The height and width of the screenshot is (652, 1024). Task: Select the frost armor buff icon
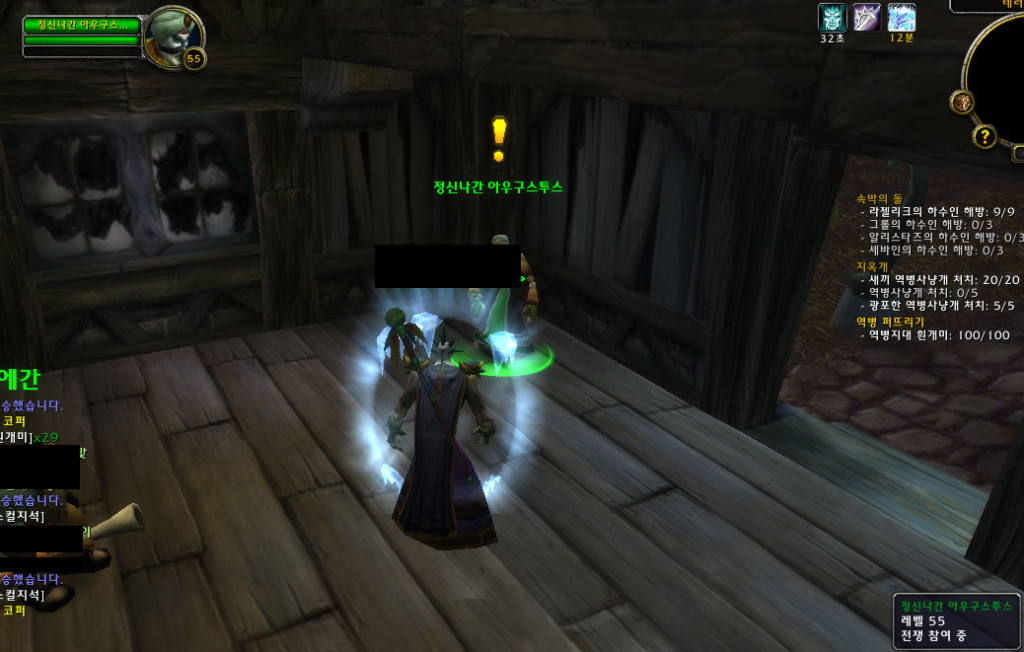point(901,17)
